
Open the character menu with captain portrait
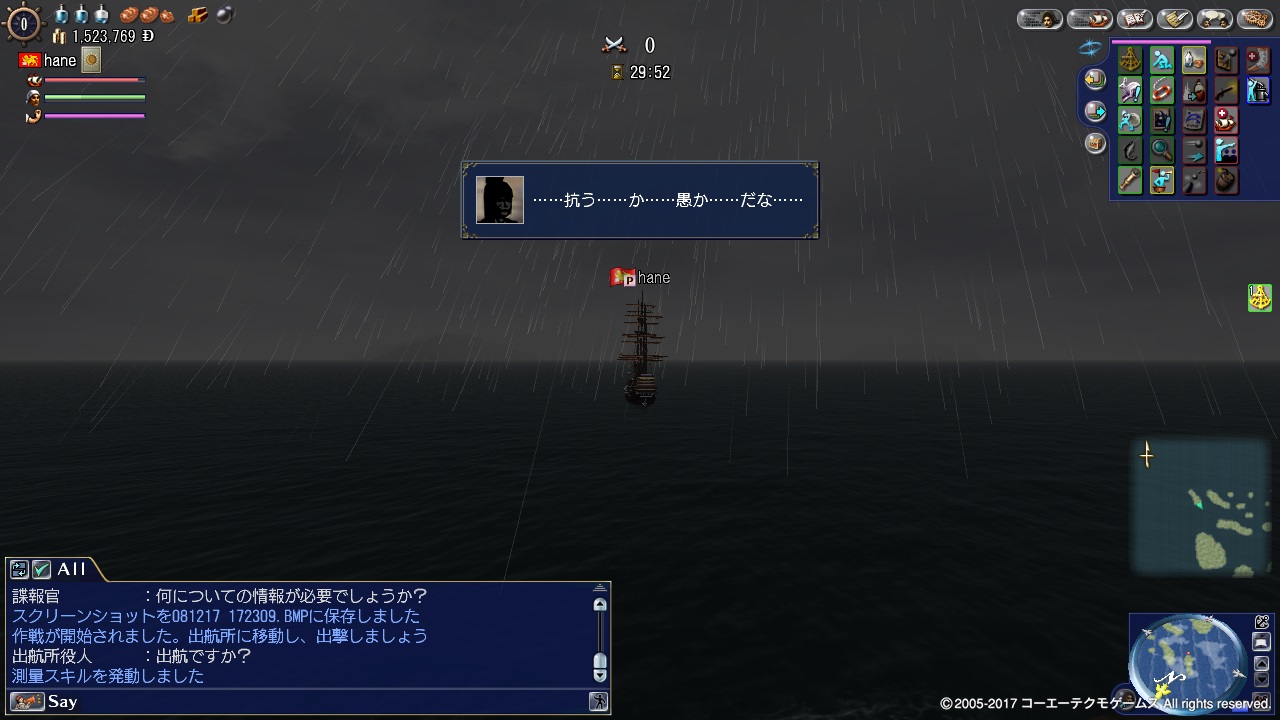coord(1040,19)
